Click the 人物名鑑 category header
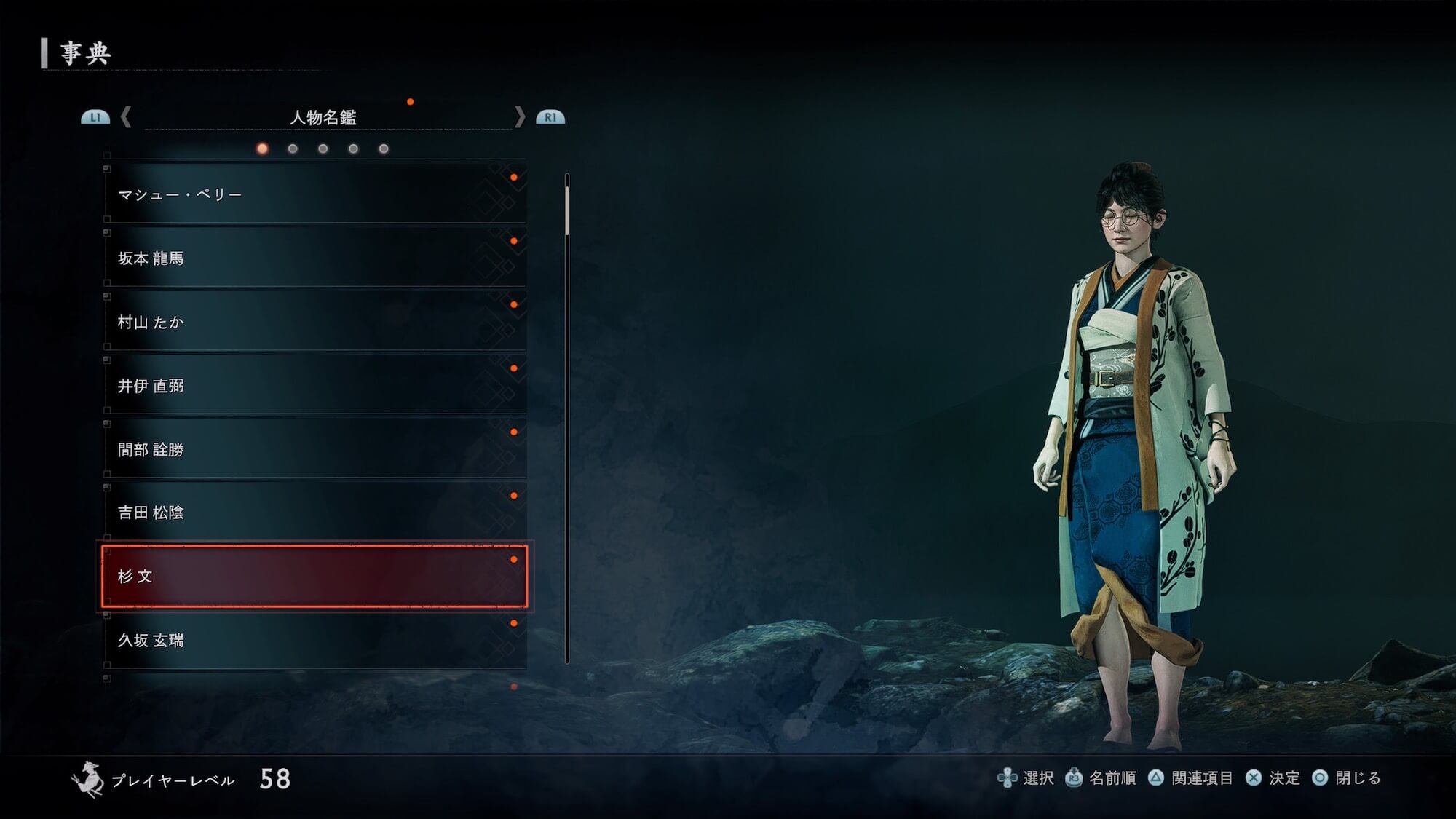This screenshot has width=1456, height=819. point(323,117)
